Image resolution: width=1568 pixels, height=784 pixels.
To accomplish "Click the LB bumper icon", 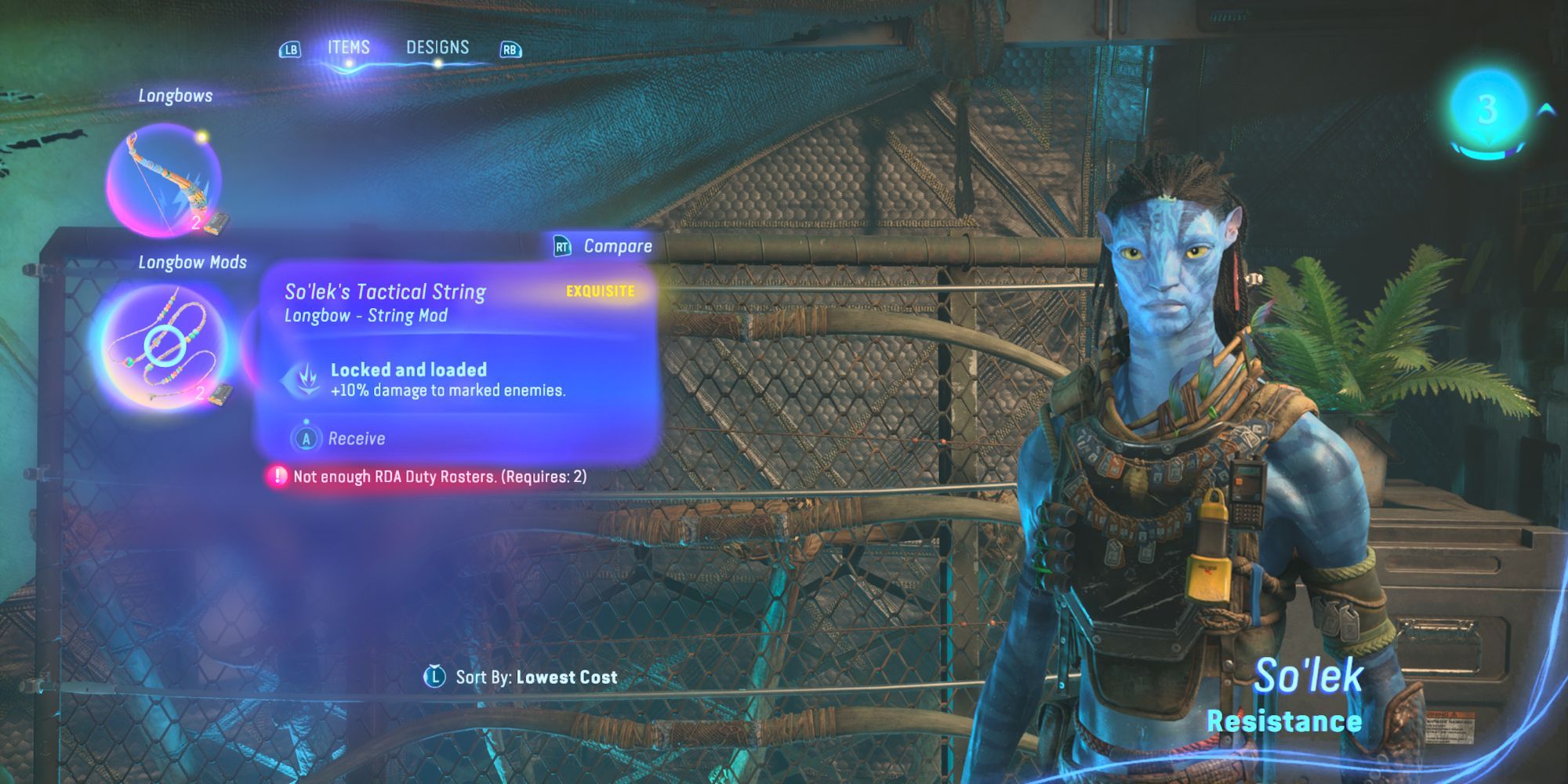I will (x=289, y=48).
